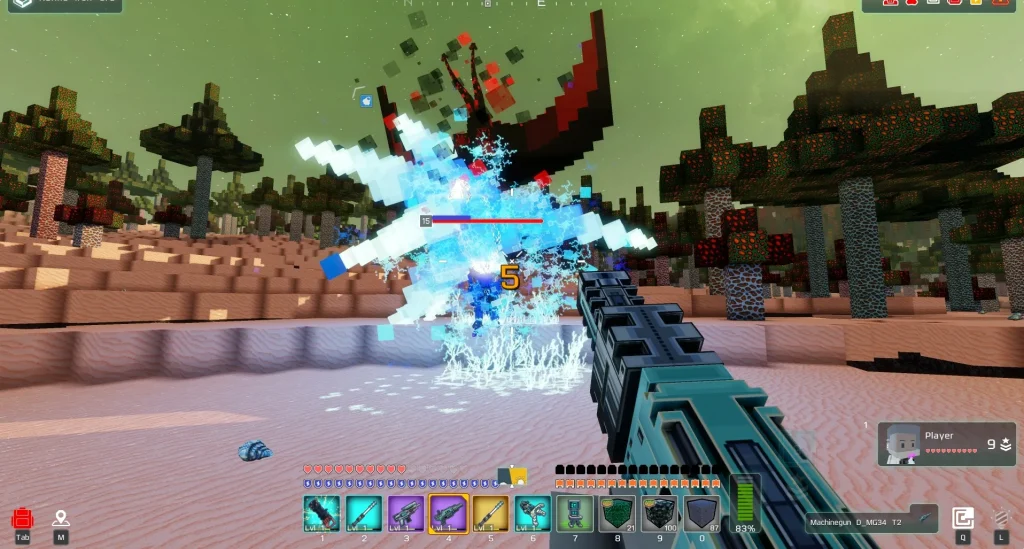Open the red backpack inventory
Viewport: 1024px width, 549px height.
point(23,519)
